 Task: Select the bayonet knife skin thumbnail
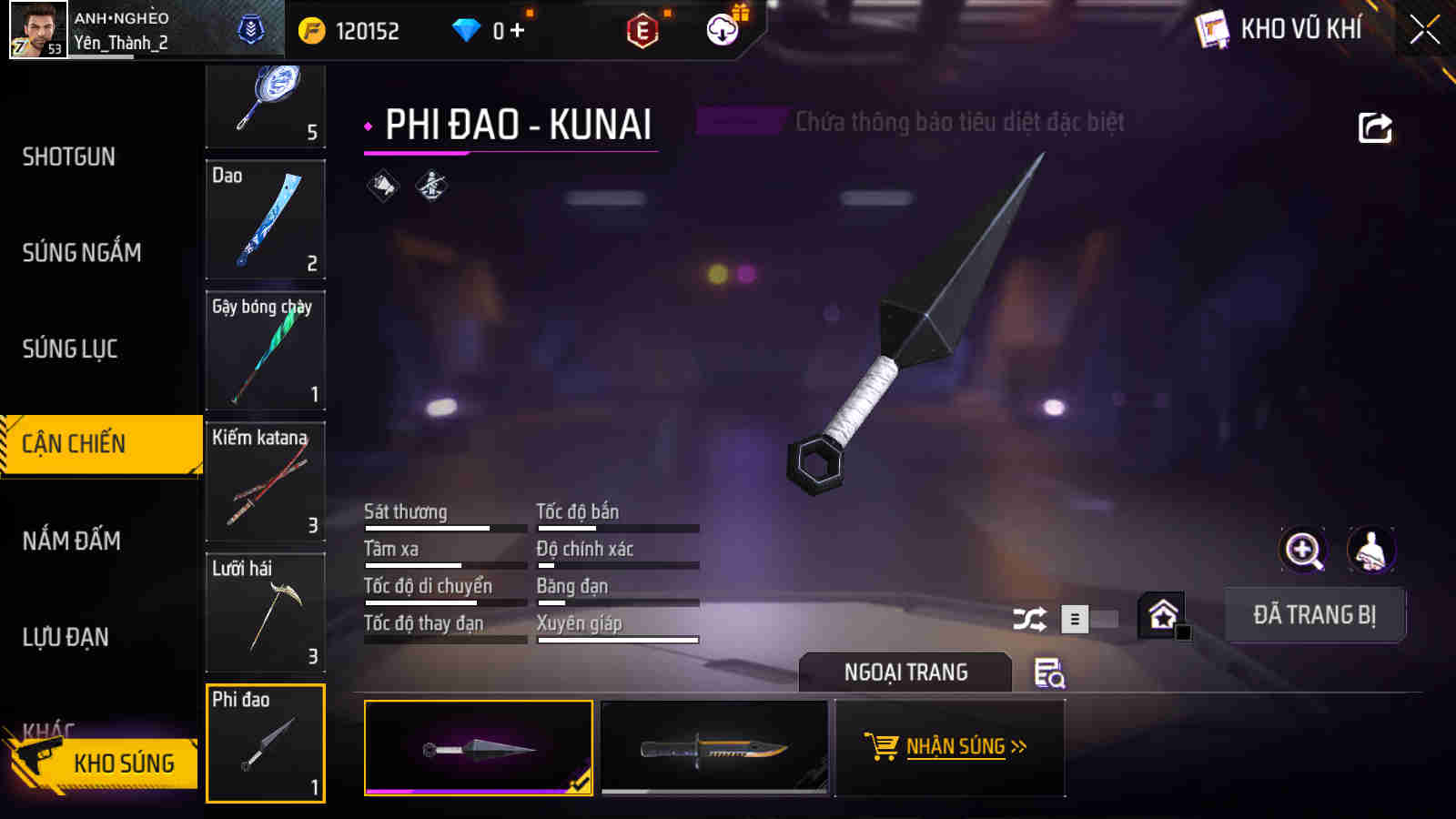[715, 748]
